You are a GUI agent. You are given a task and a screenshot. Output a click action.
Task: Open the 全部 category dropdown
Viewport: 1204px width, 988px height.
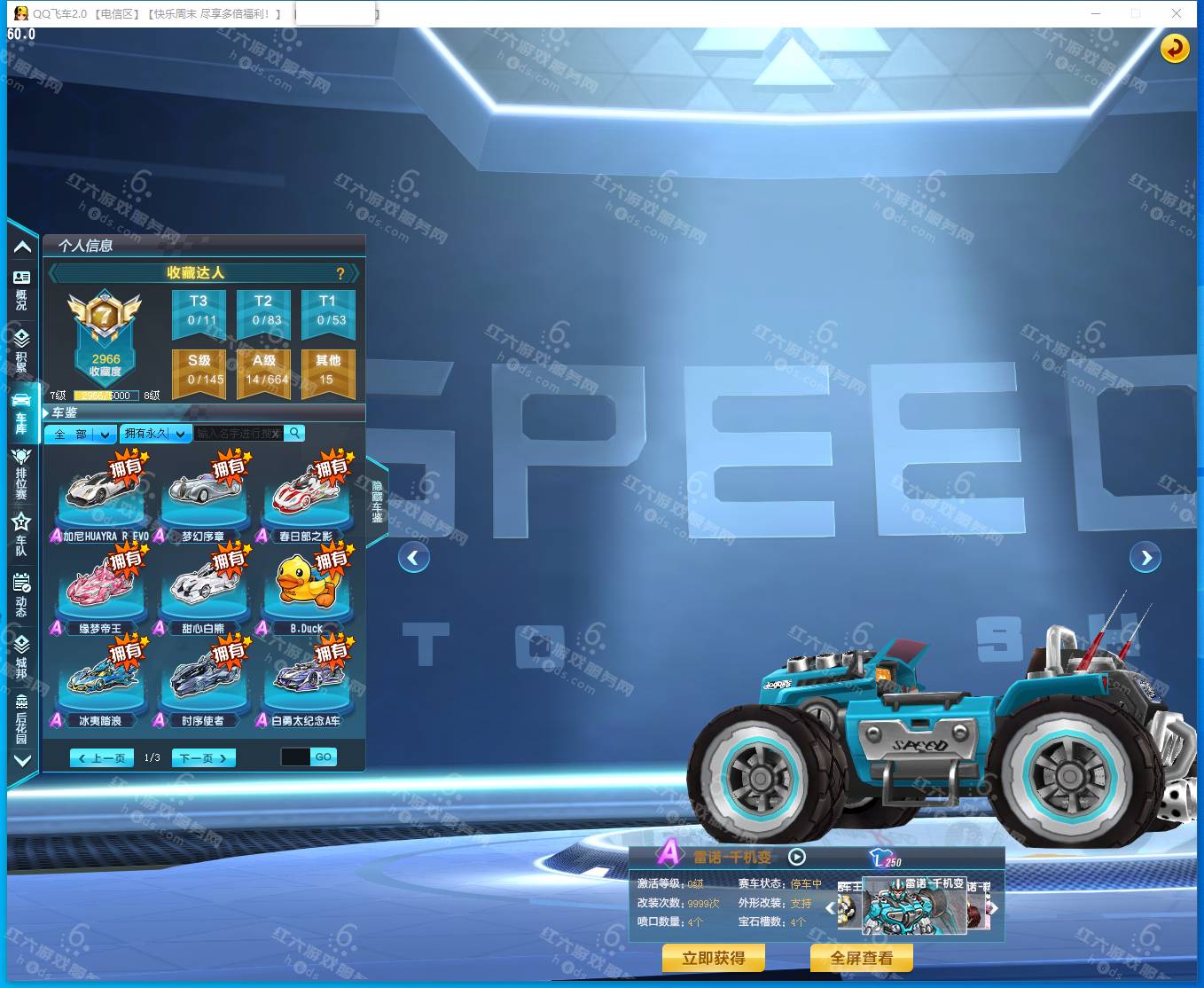point(81,435)
